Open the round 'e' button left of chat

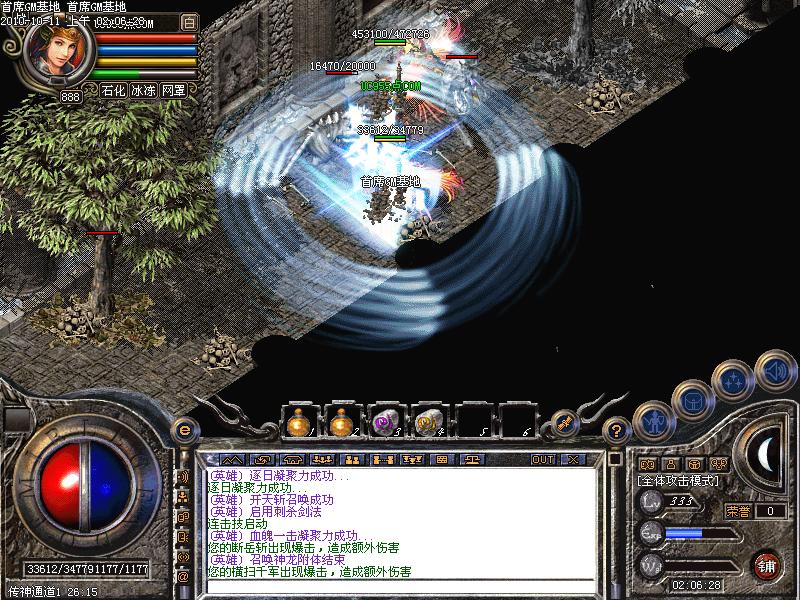point(184,429)
